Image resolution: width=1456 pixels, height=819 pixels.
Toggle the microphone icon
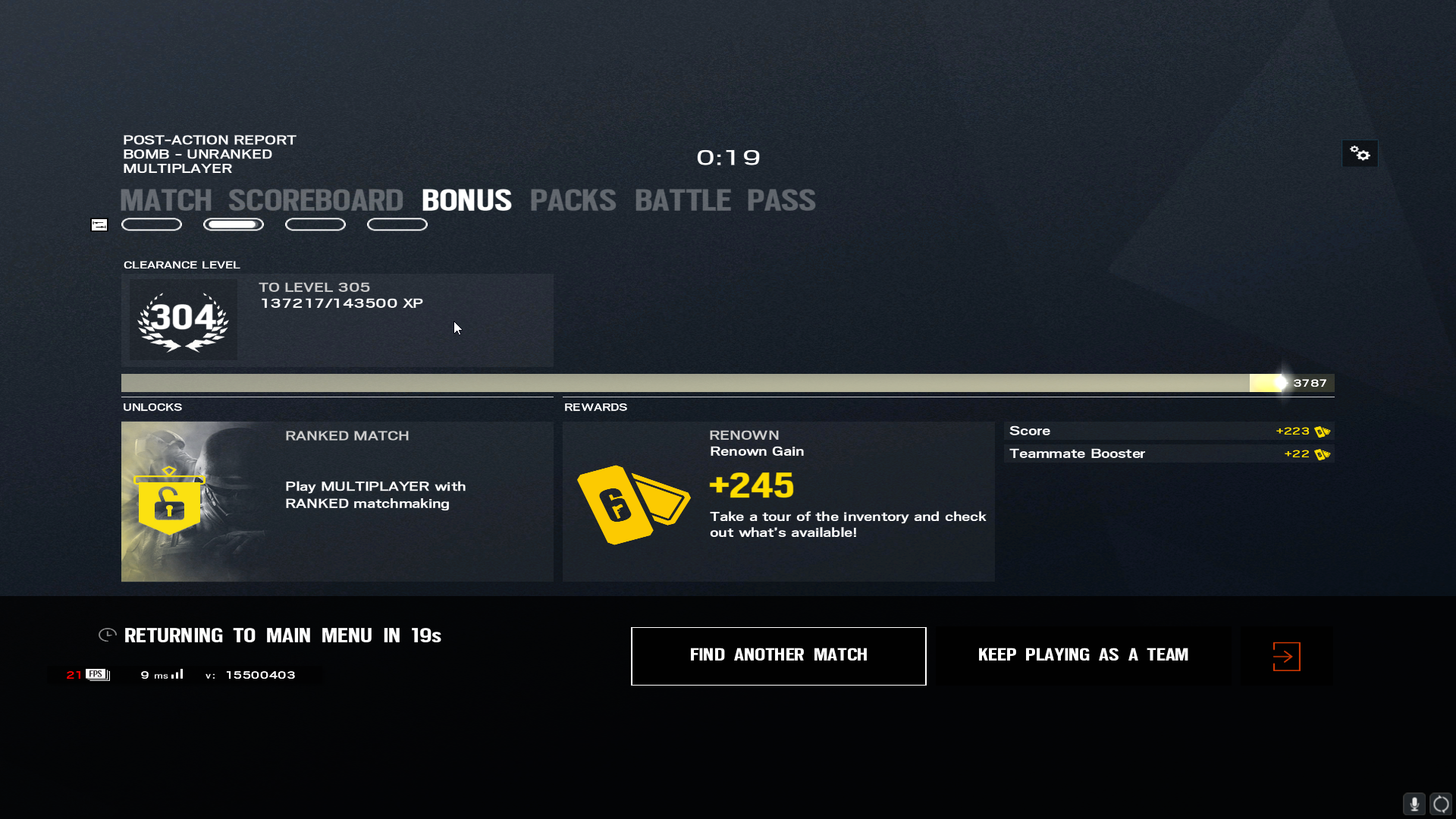(1414, 803)
